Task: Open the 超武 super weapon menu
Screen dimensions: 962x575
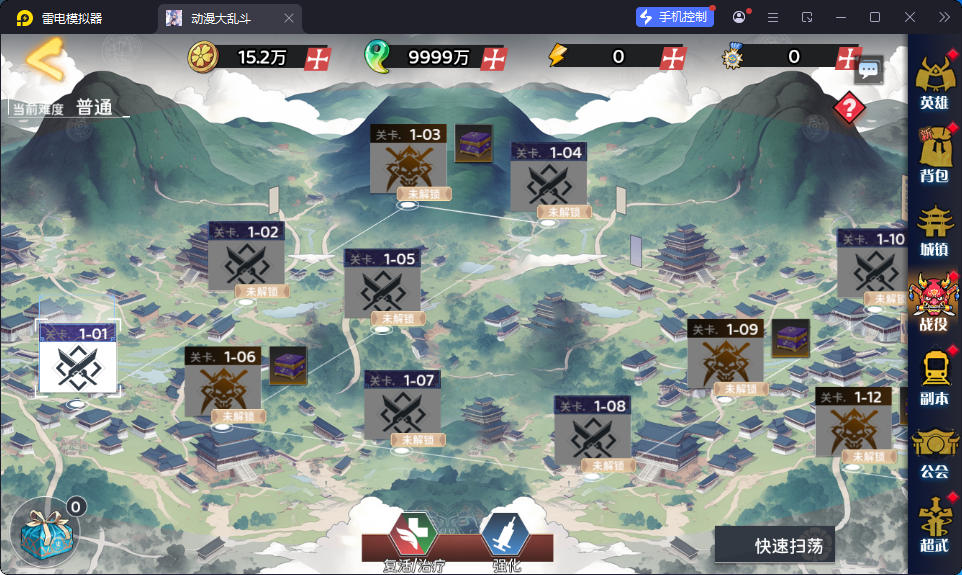Action: (x=933, y=525)
